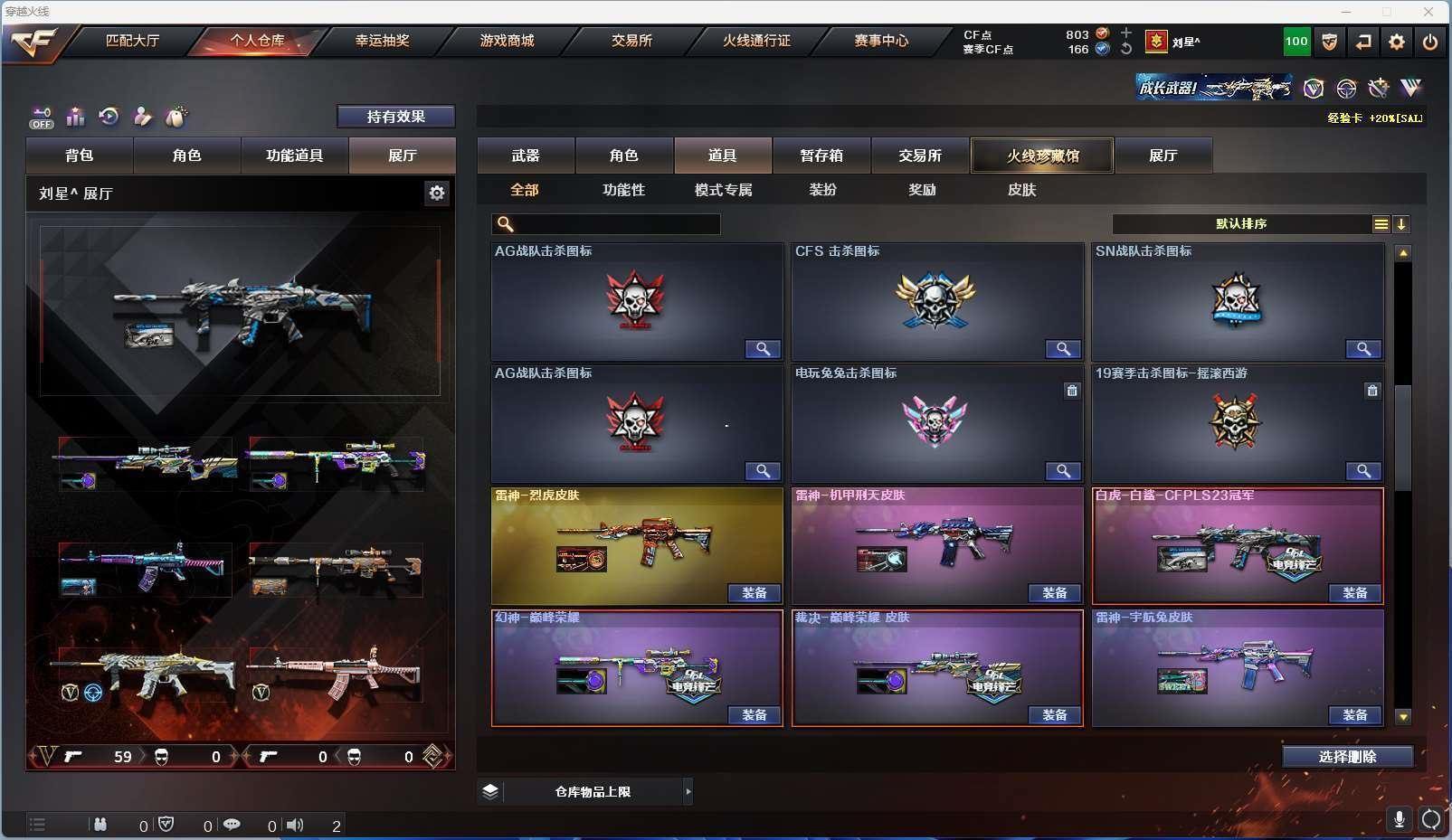Open the 赛事中心 tournament center
1452x840 pixels.
point(881,41)
